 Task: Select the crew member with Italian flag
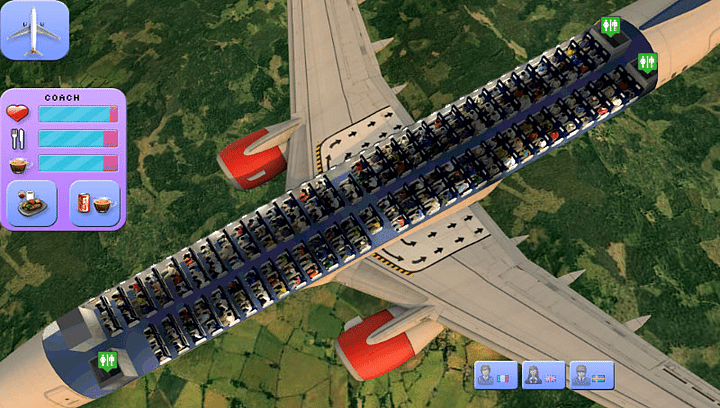point(493,375)
